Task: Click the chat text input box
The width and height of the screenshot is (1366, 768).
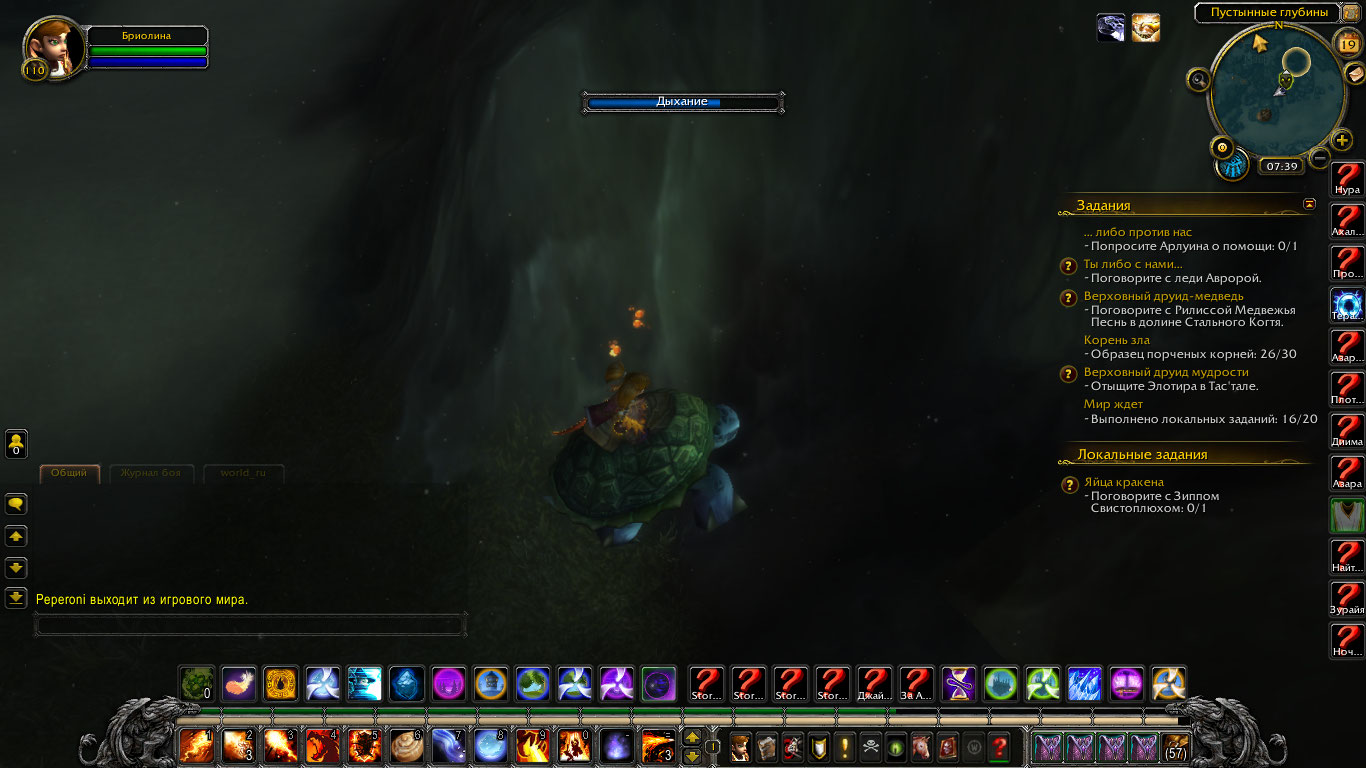Action: click(x=250, y=625)
